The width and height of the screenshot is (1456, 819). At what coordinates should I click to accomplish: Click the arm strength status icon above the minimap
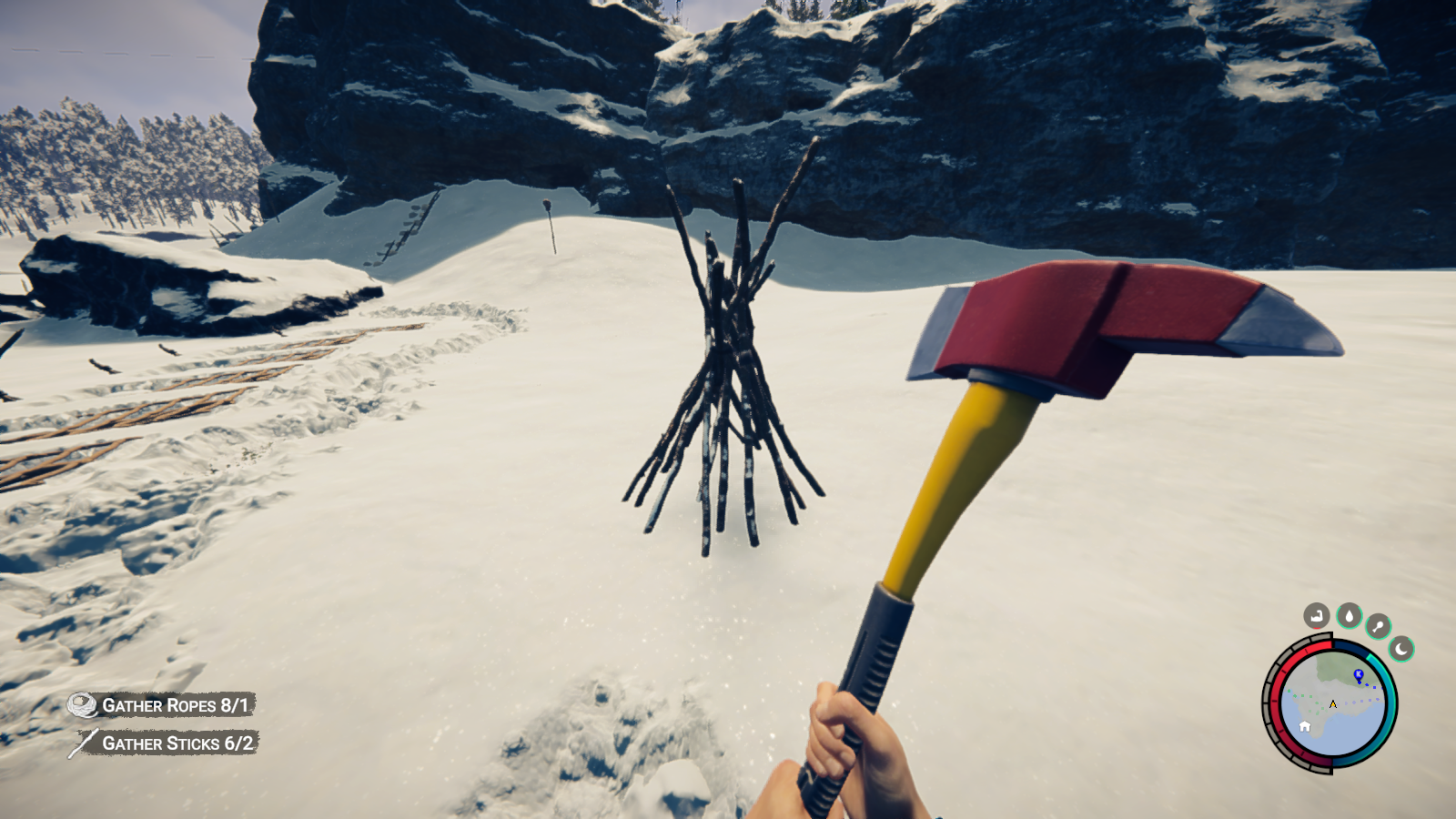[1318, 615]
